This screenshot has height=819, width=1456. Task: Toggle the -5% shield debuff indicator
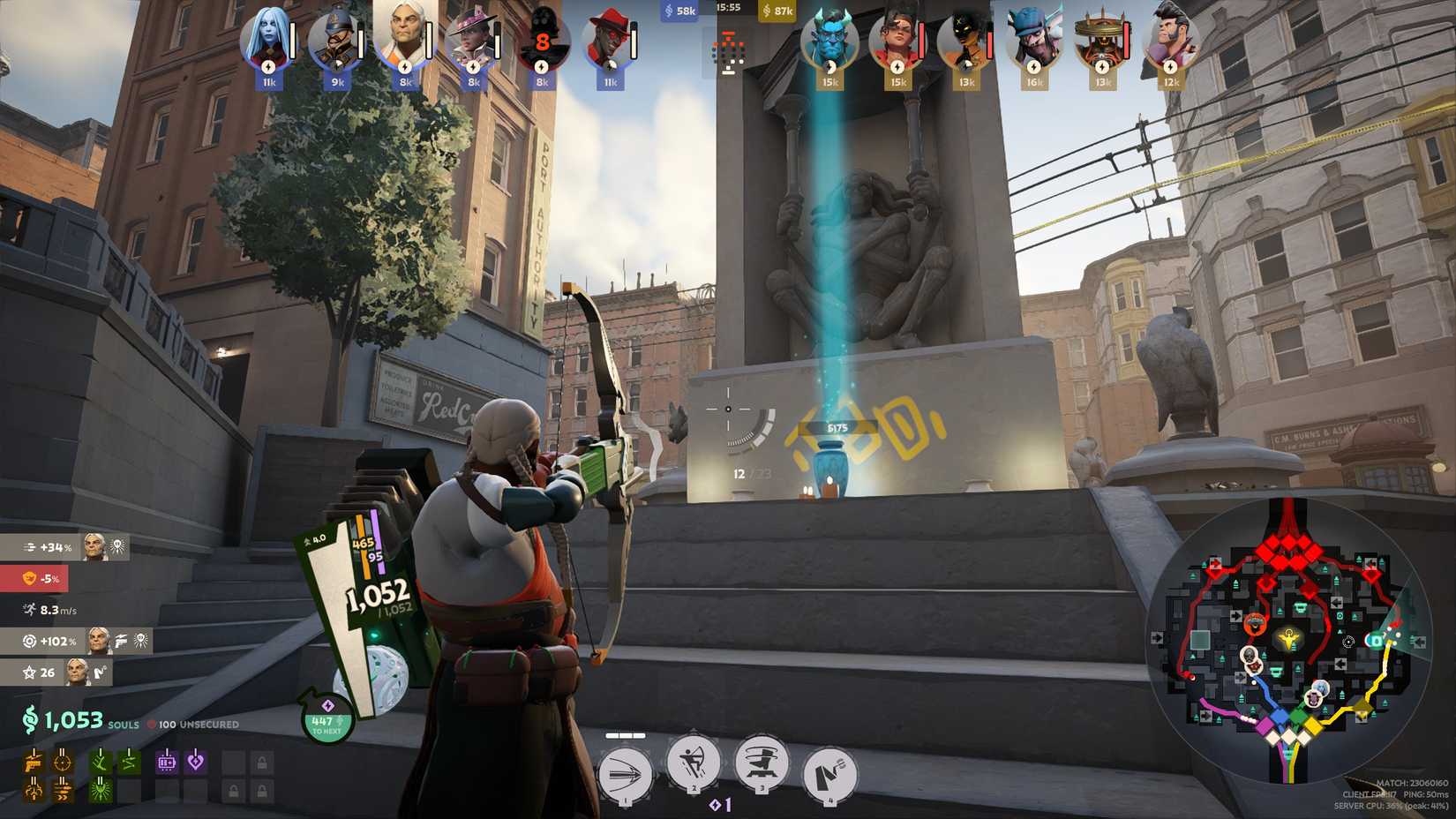click(41, 579)
